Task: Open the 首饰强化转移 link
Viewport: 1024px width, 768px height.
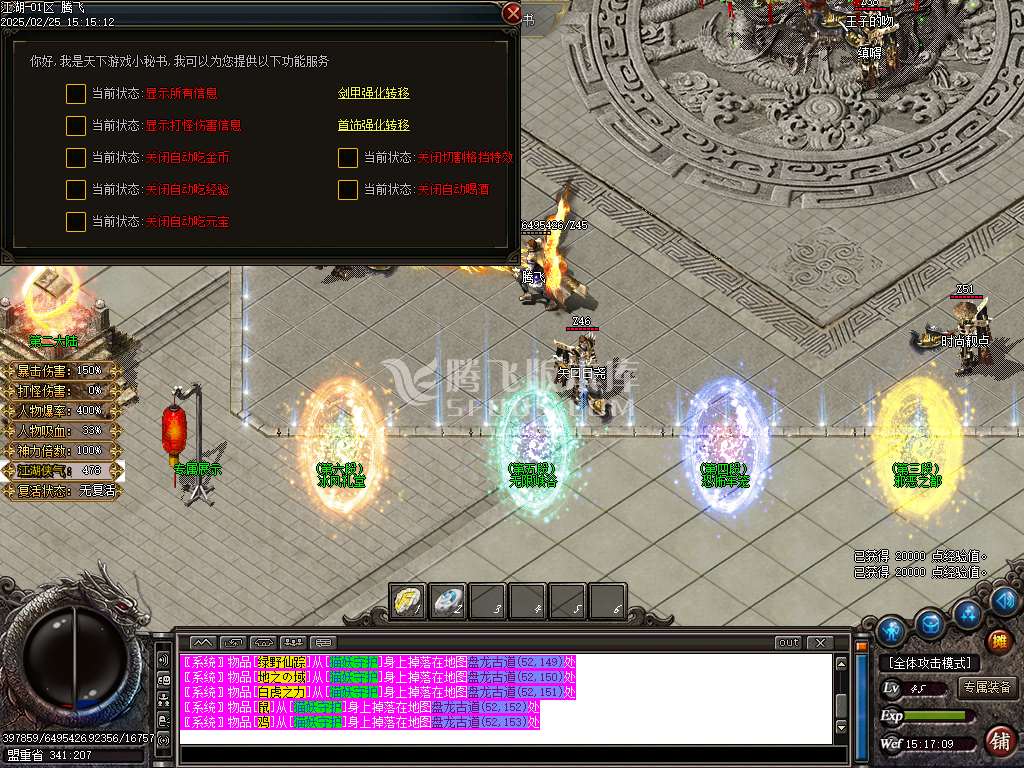Action: [374, 125]
